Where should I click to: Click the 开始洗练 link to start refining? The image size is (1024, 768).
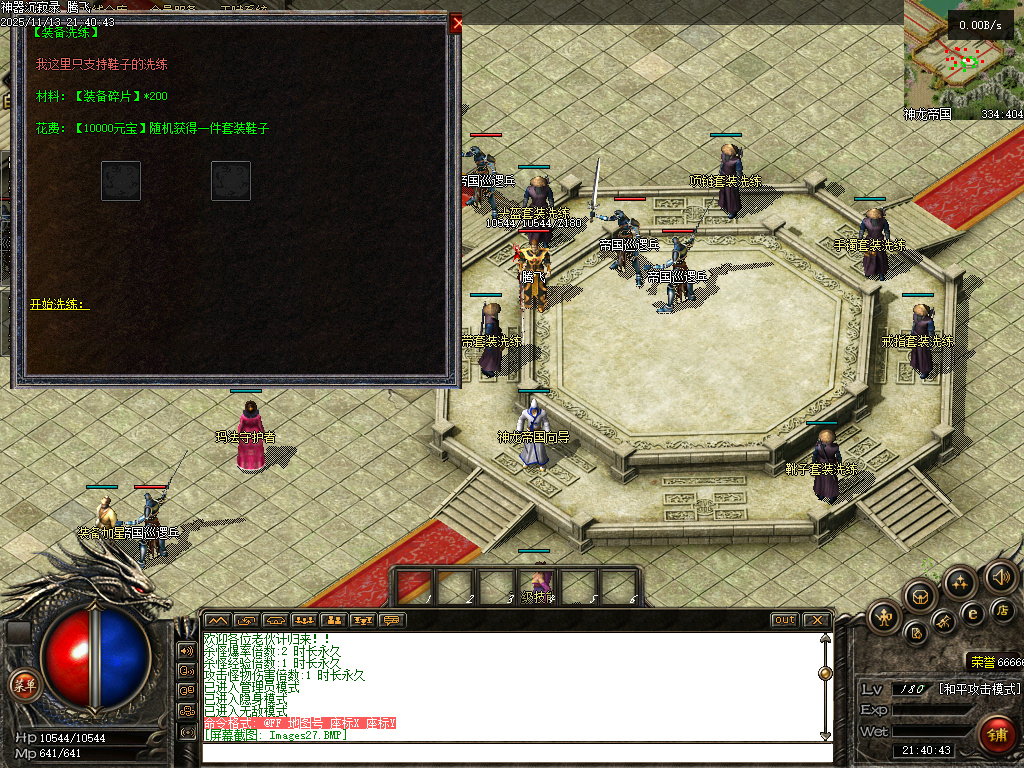click(x=59, y=304)
